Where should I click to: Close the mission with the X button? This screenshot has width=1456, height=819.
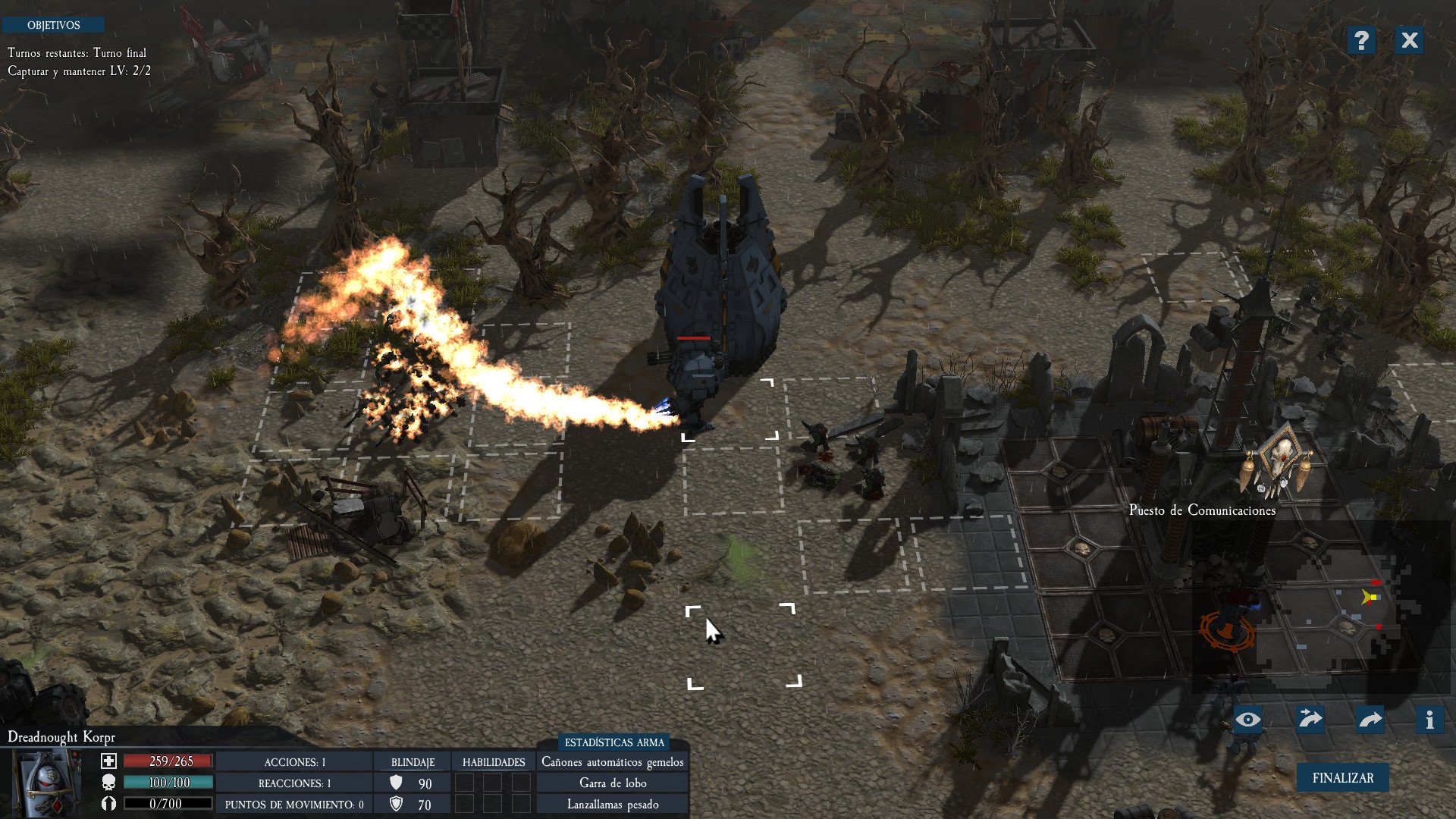click(x=1410, y=41)
